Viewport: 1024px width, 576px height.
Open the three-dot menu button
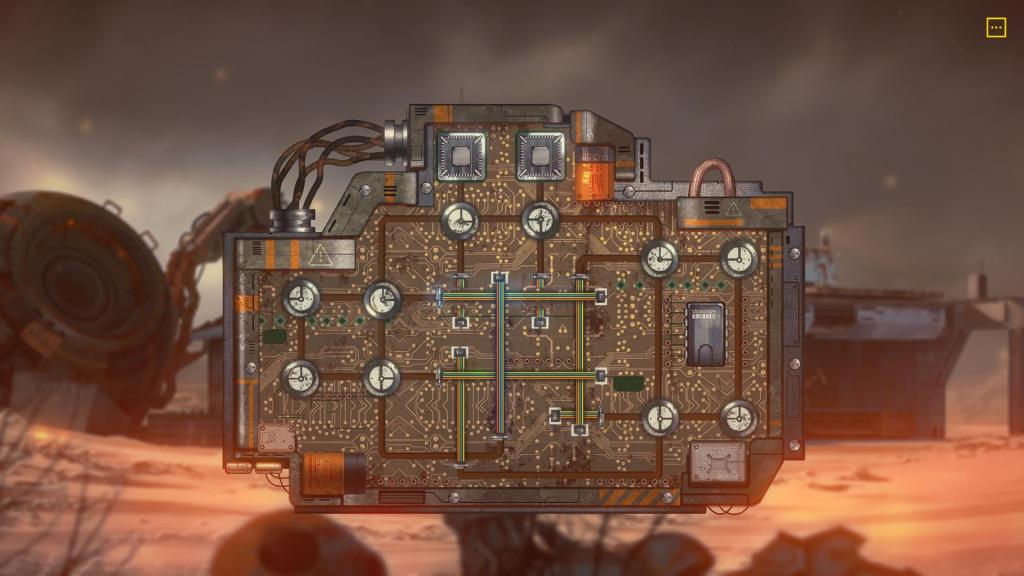(x=996, y=28)
